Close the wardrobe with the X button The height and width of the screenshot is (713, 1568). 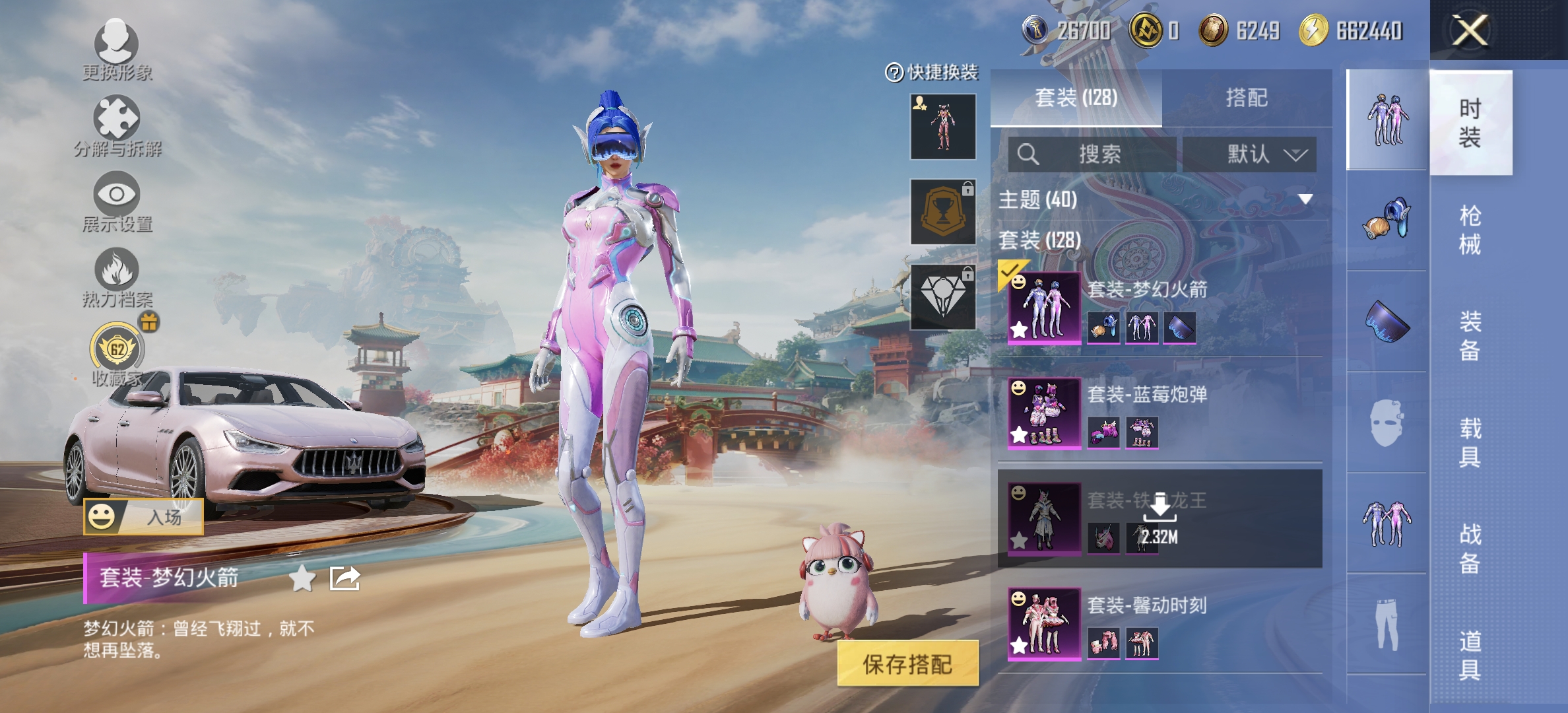(x=1470, y=30)
